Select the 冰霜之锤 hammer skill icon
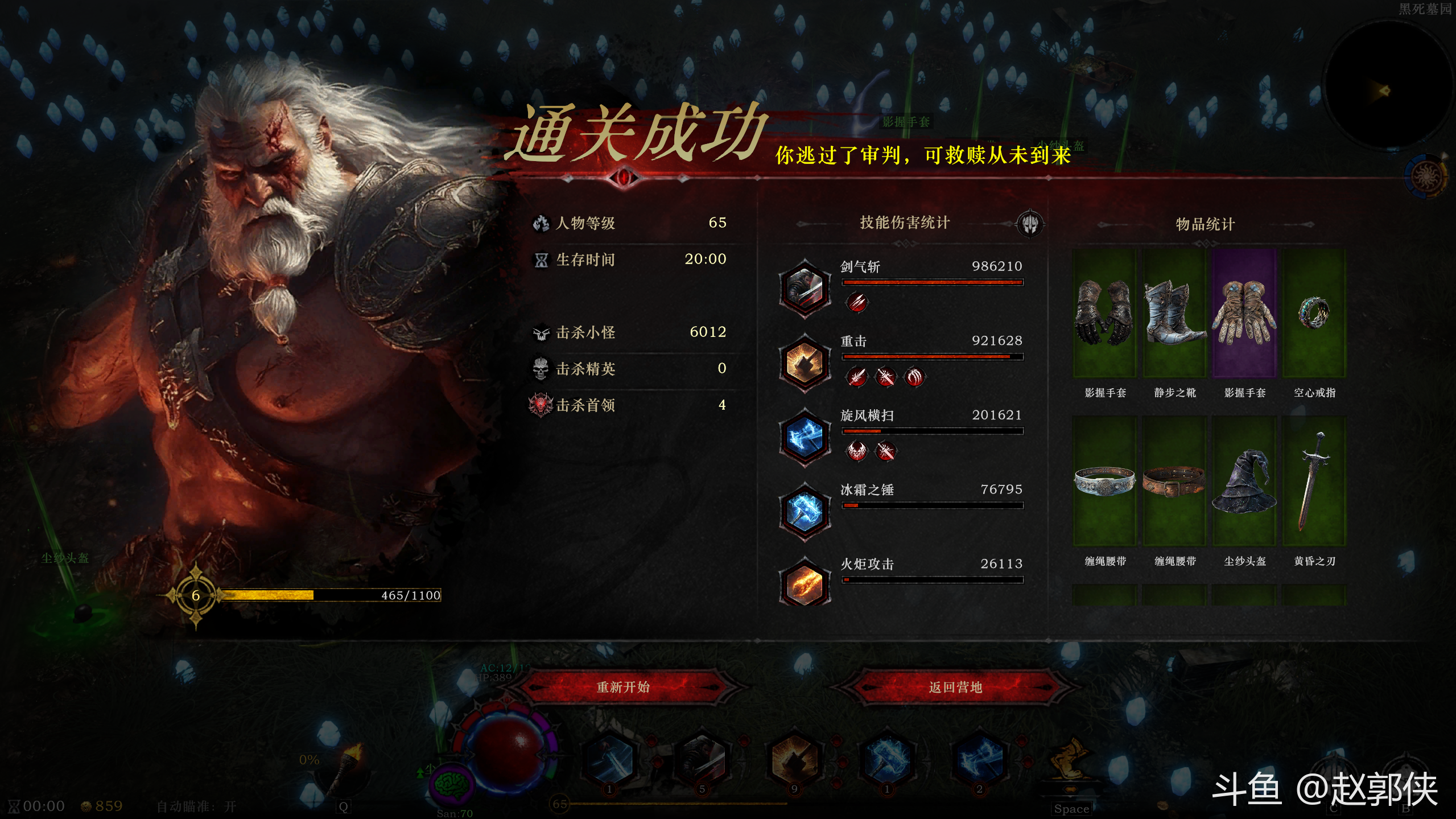Viewport: 1456px width, 819px height. 805,511
